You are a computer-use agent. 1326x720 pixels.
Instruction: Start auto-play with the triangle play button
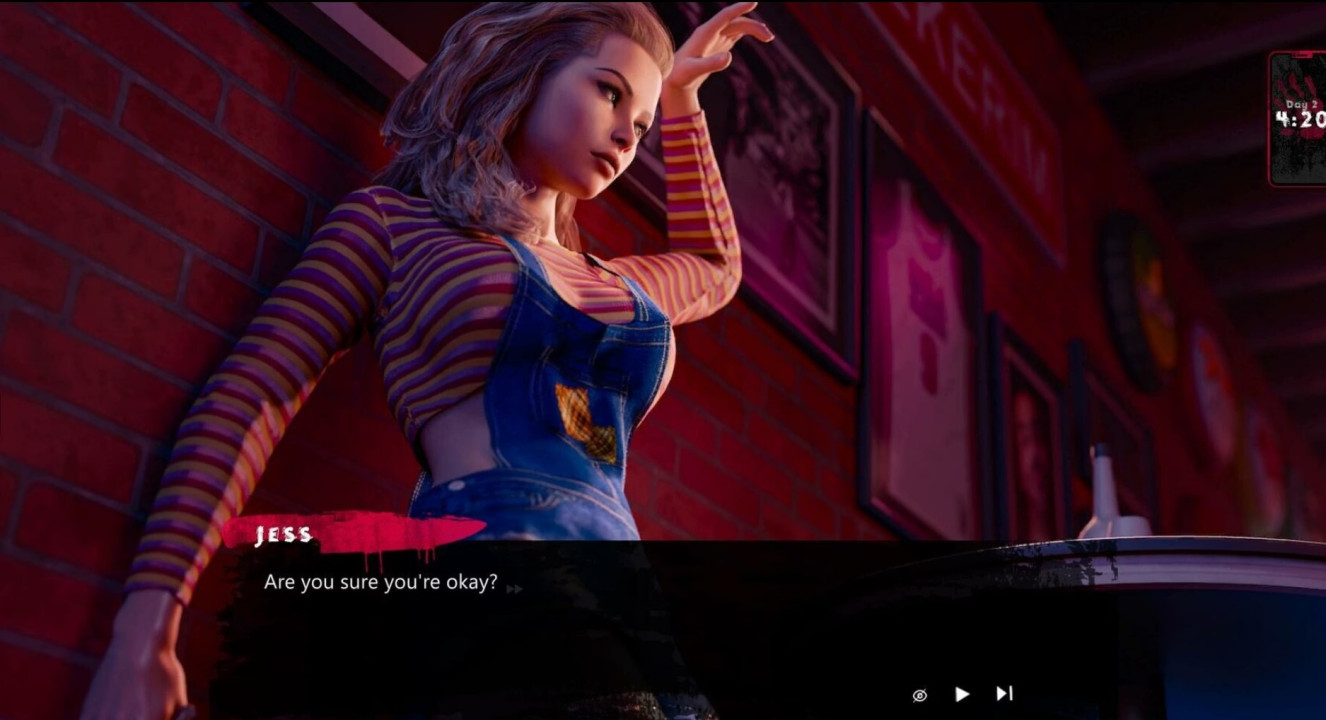click(962, 694)
